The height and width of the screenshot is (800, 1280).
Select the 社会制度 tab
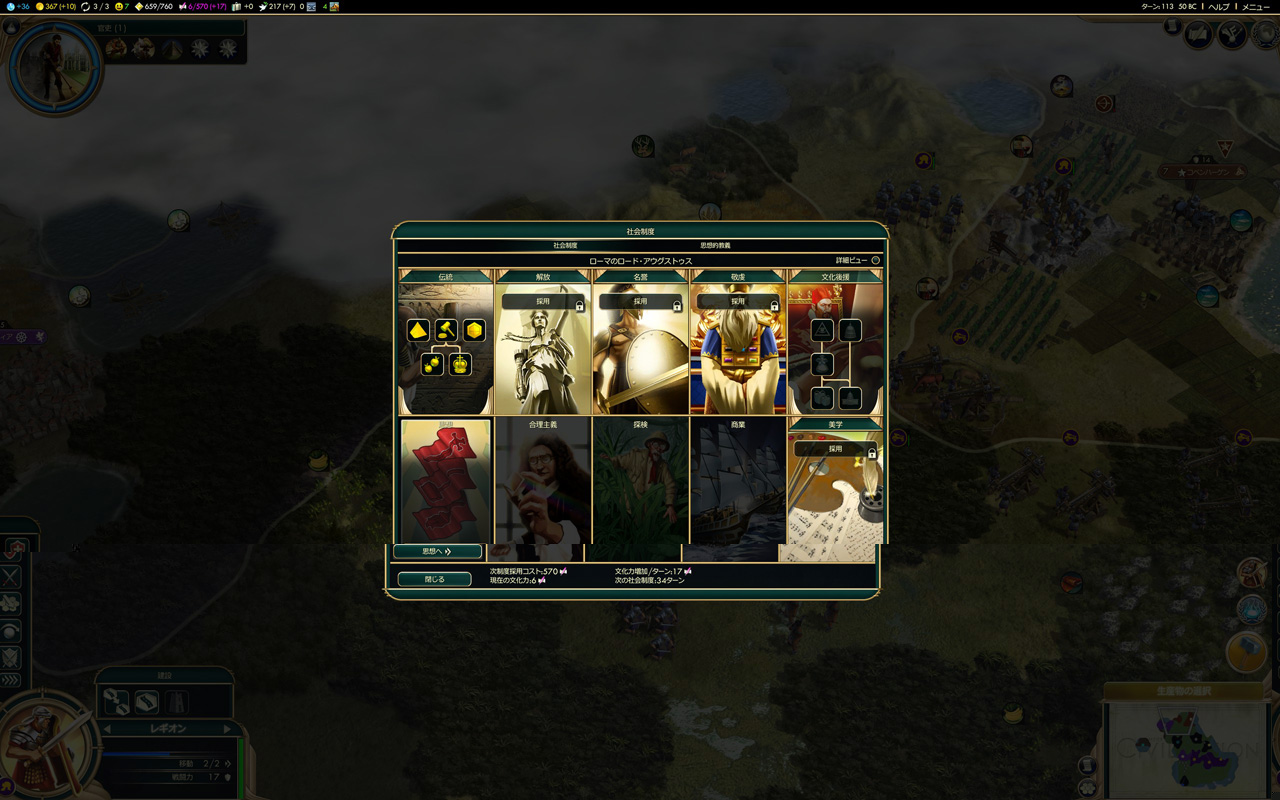click(565, 245)
